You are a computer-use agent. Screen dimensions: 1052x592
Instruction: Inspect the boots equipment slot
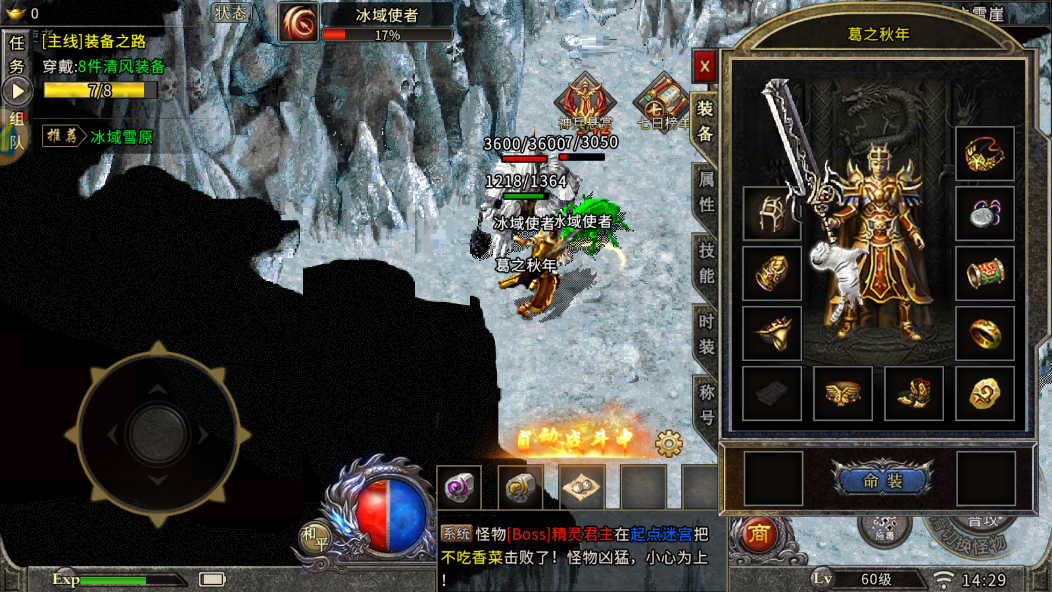[x=913, y=394]
